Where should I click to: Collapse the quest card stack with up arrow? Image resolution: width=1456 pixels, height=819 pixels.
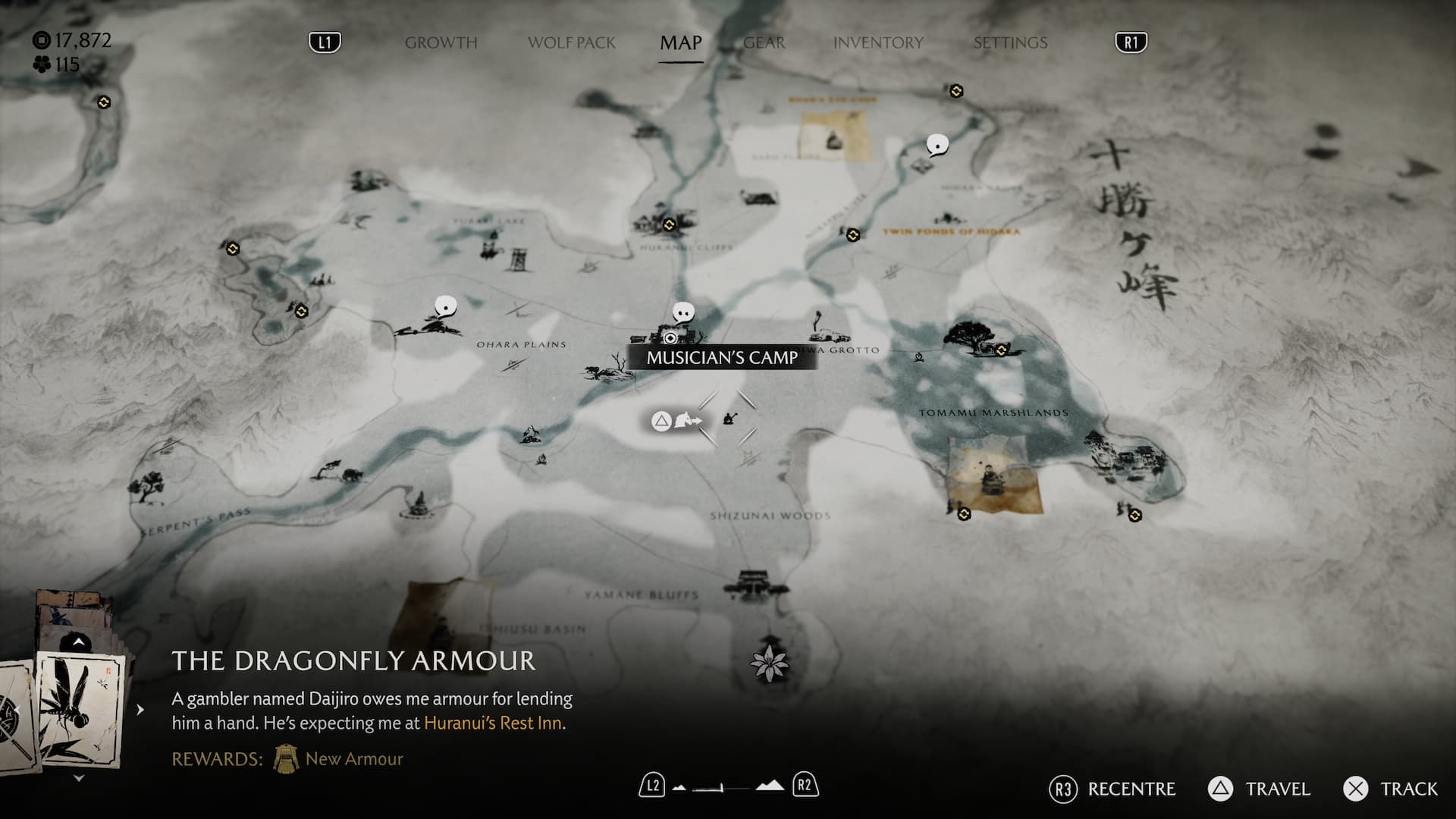click(78, 643)
